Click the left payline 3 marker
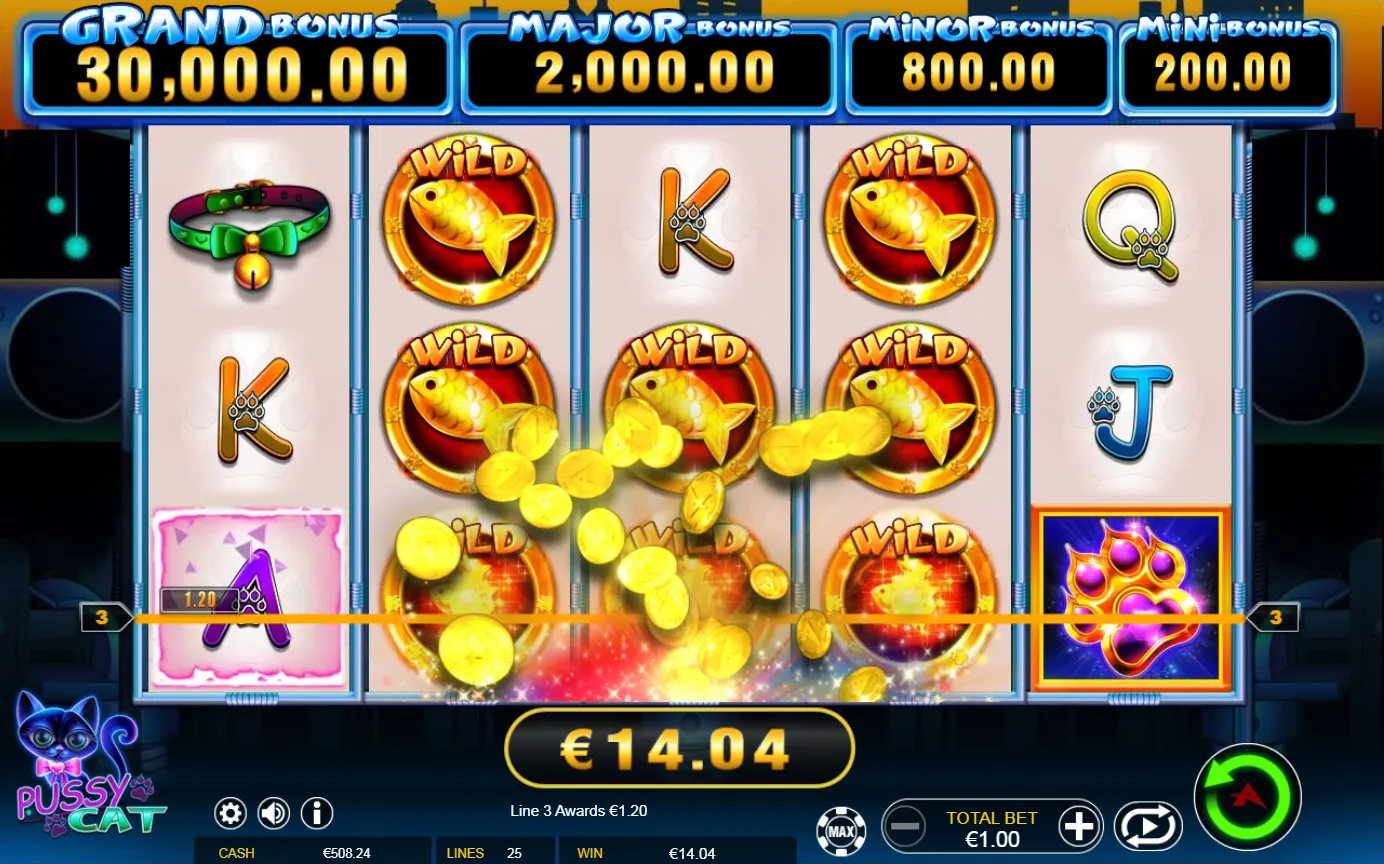This screenshot has width=1384, height=864. tap(101, 617)
